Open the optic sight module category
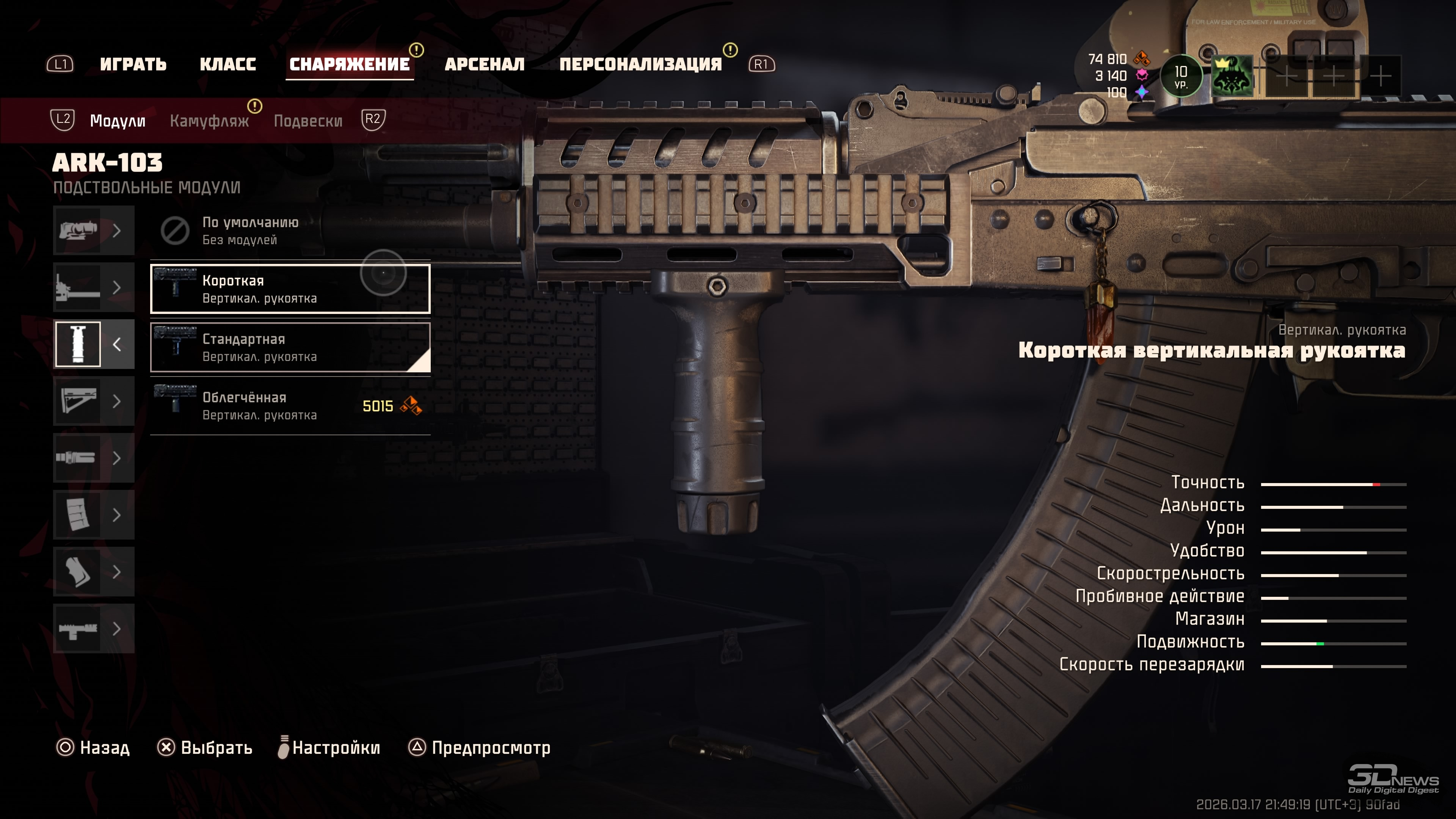 pos(93,231)
